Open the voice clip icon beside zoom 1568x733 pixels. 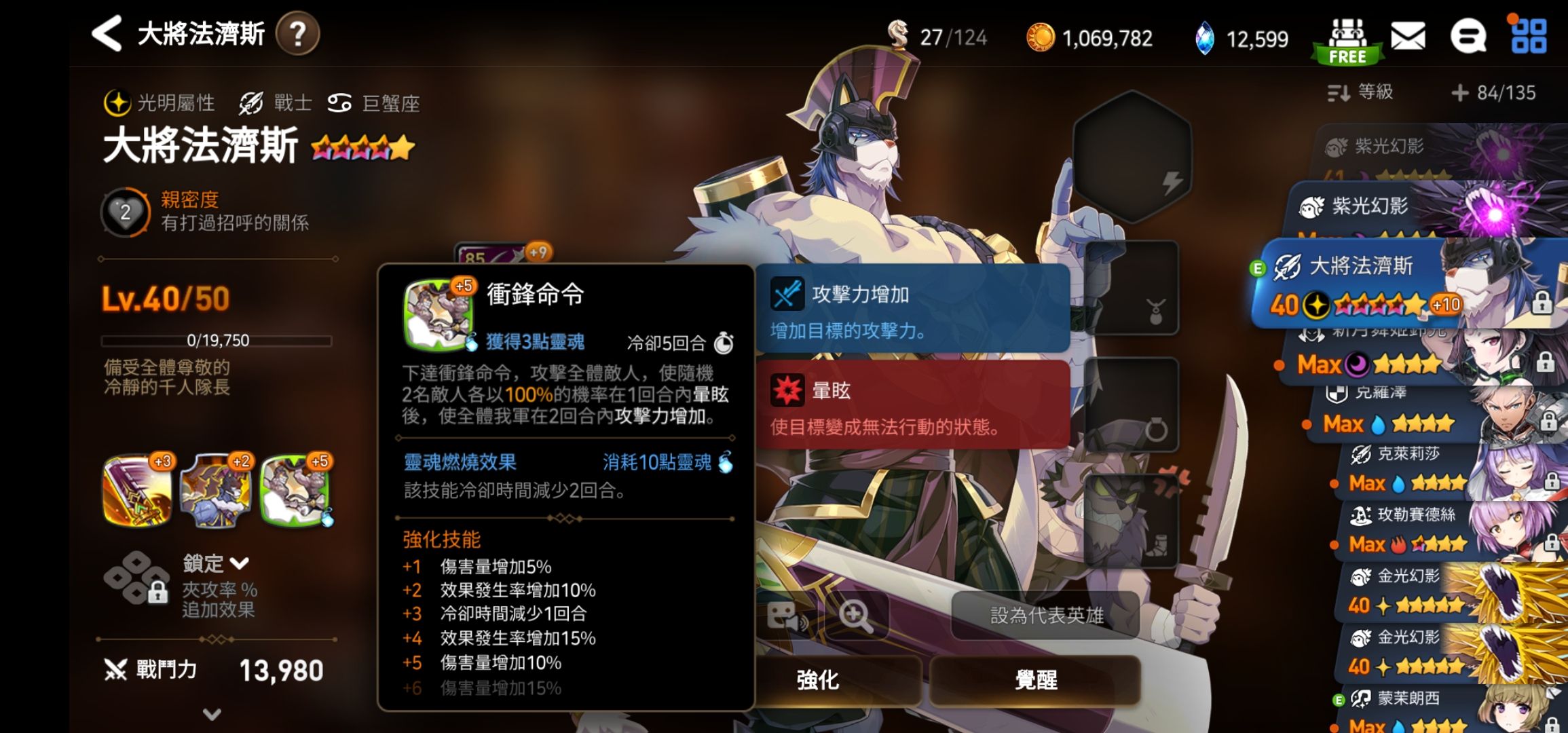pos(784,613)
